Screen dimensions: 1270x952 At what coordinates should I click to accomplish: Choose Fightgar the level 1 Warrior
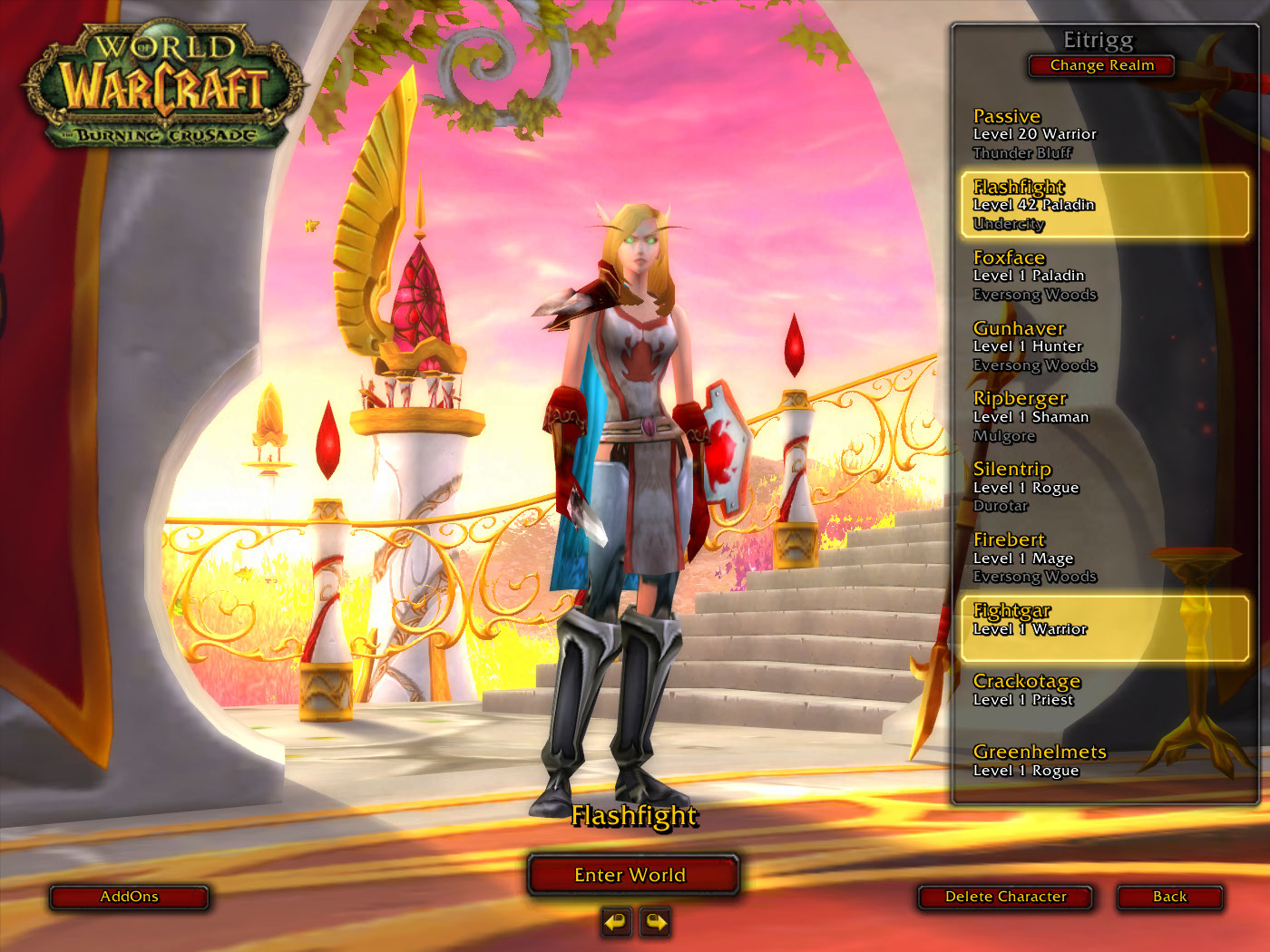coord(1103,627)
